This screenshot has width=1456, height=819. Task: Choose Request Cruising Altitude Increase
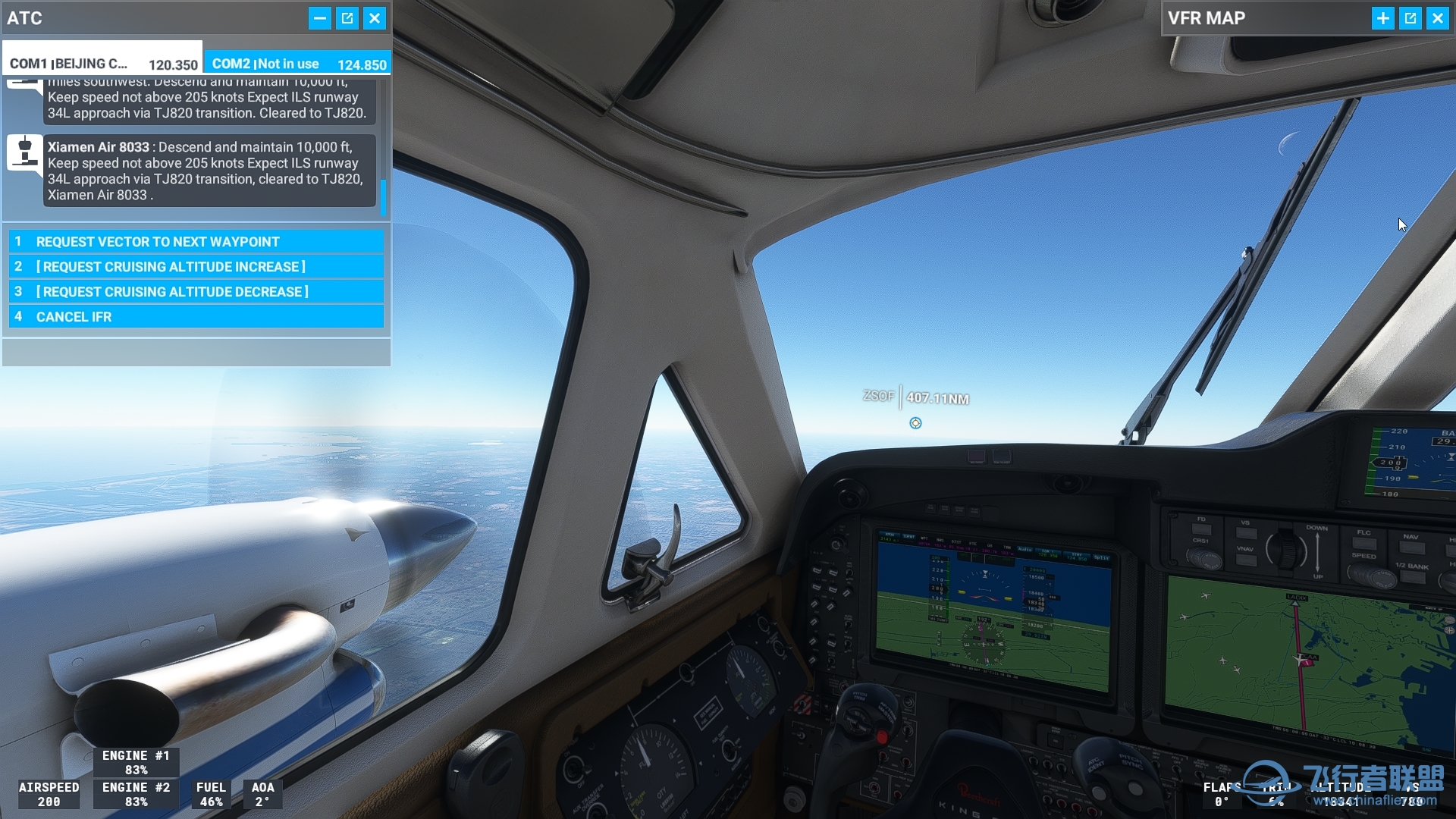[196, 267]
